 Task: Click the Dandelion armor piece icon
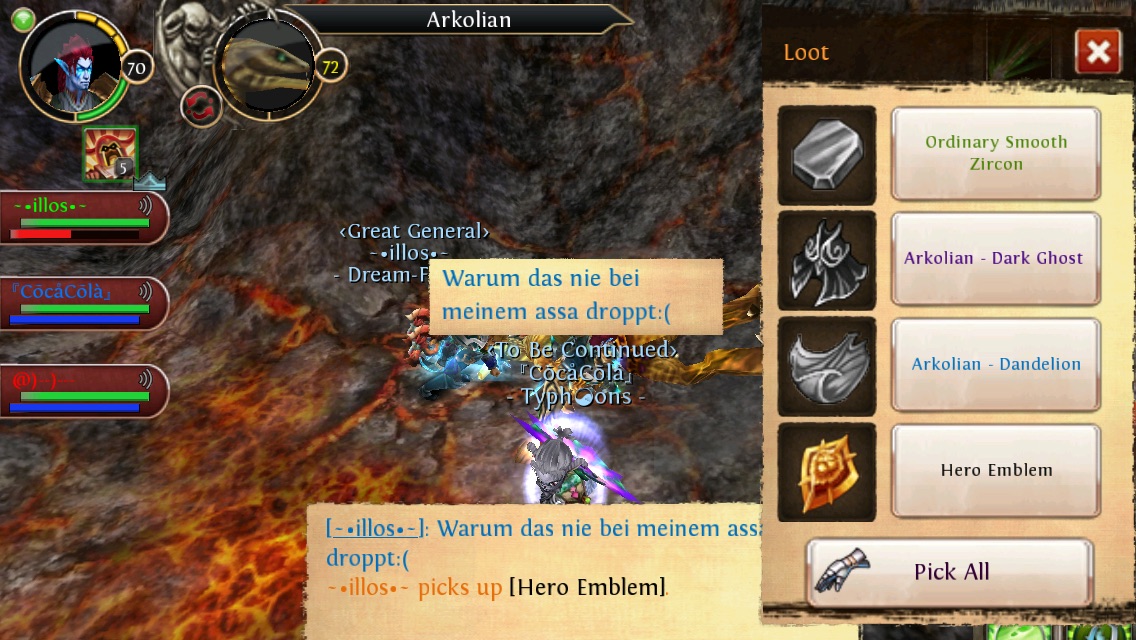point(826,366)
